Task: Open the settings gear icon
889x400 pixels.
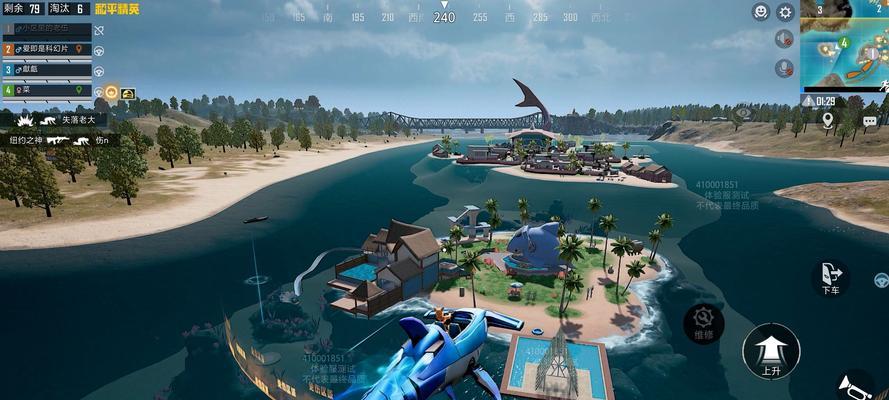Action: 786,12
